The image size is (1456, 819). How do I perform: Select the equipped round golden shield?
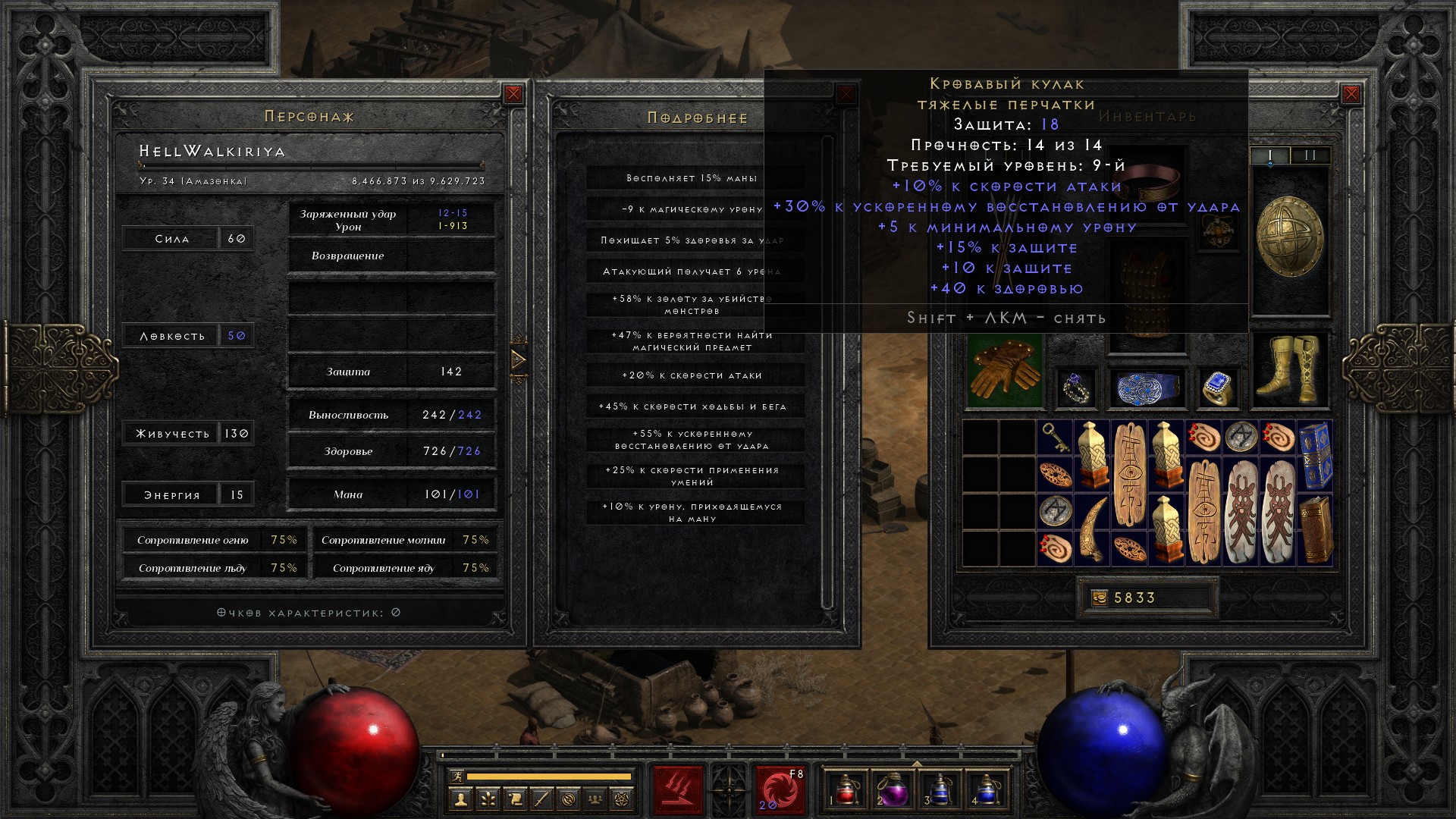tap(1289, 237)
